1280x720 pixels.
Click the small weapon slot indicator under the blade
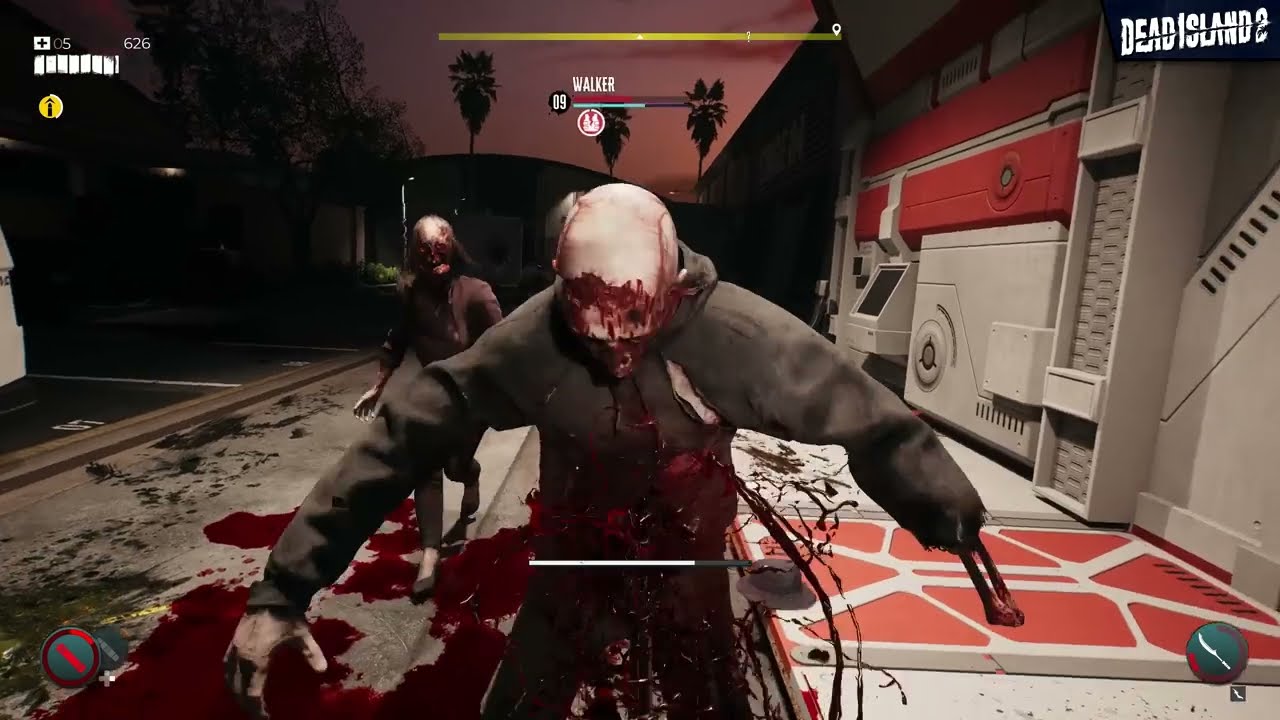point(1238,692)
